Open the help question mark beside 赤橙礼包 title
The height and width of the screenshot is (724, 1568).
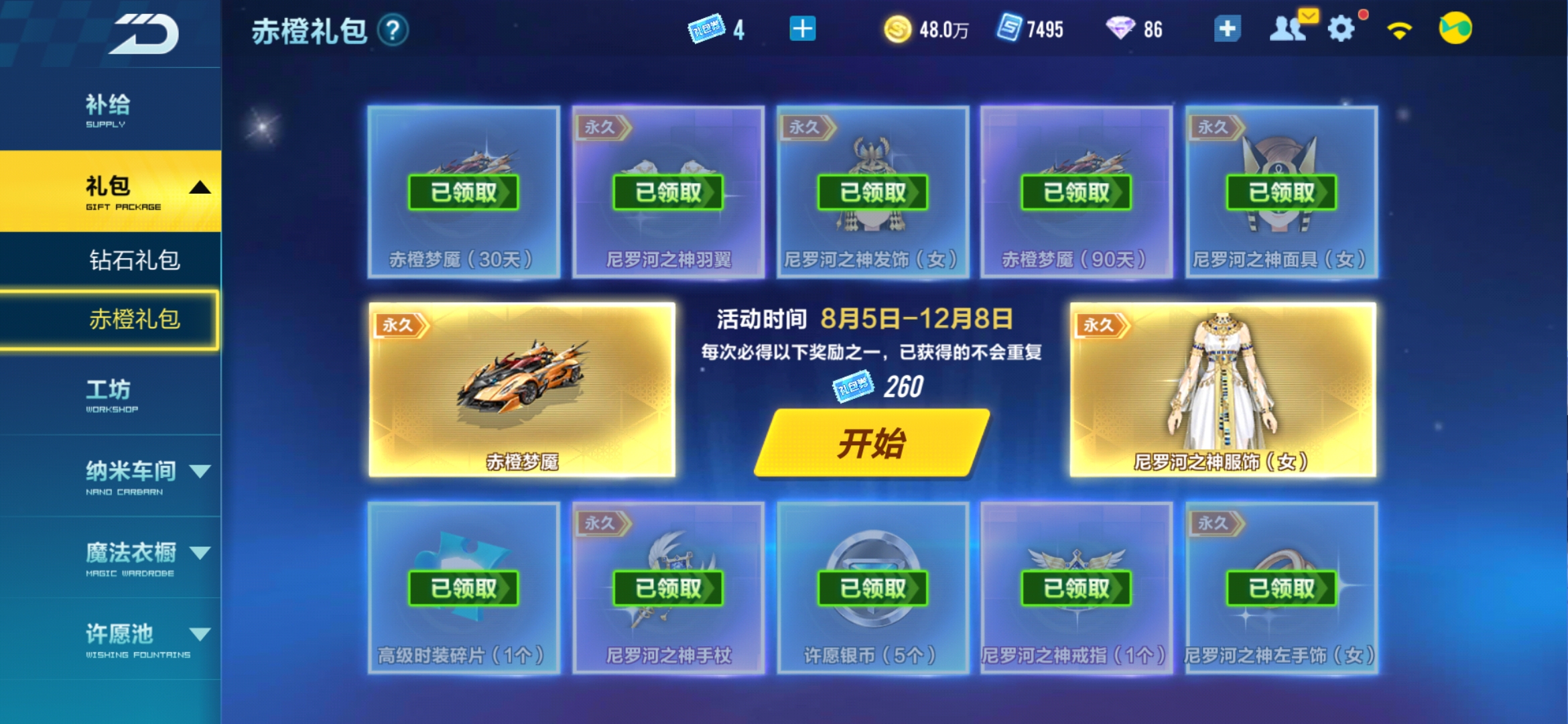pos(393,32)
